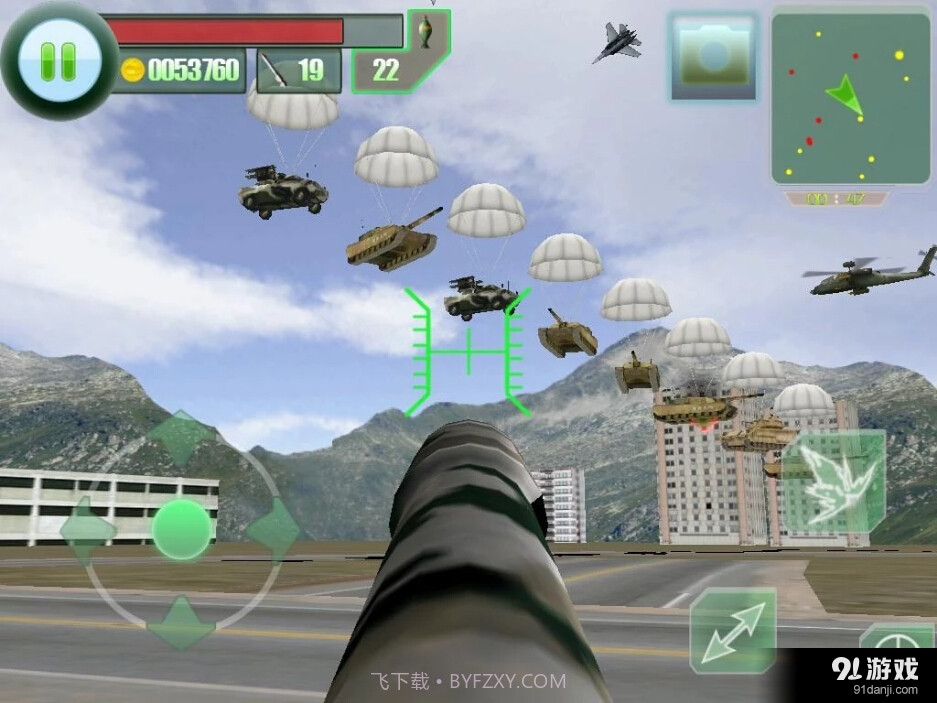Pause the game with the green pause button
This screenshot has width=937, height=703.
click(58, 59)
